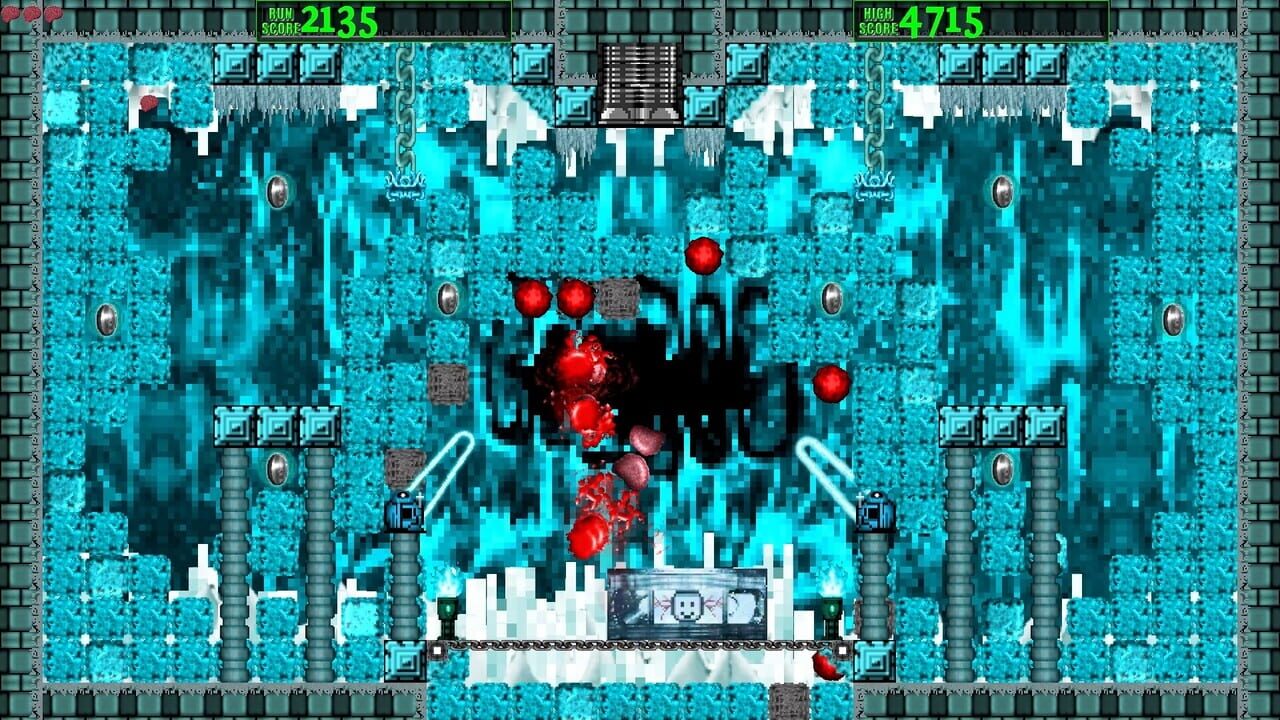Click the smiling robot face on the billboard
The image size is (1280, 720).
click(687, 606)
